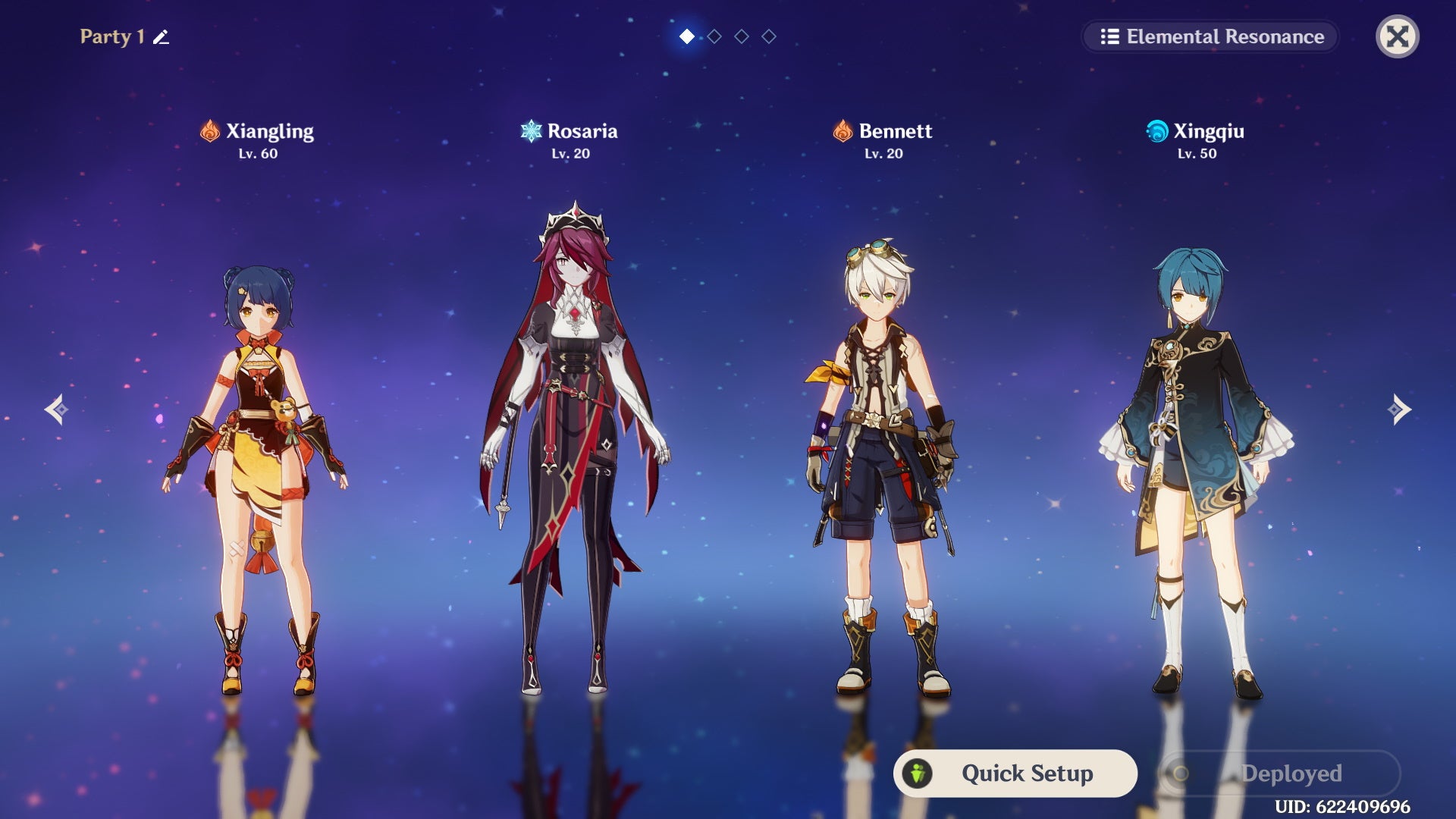Select the second party page diamond indicator

tap(714, 34)
